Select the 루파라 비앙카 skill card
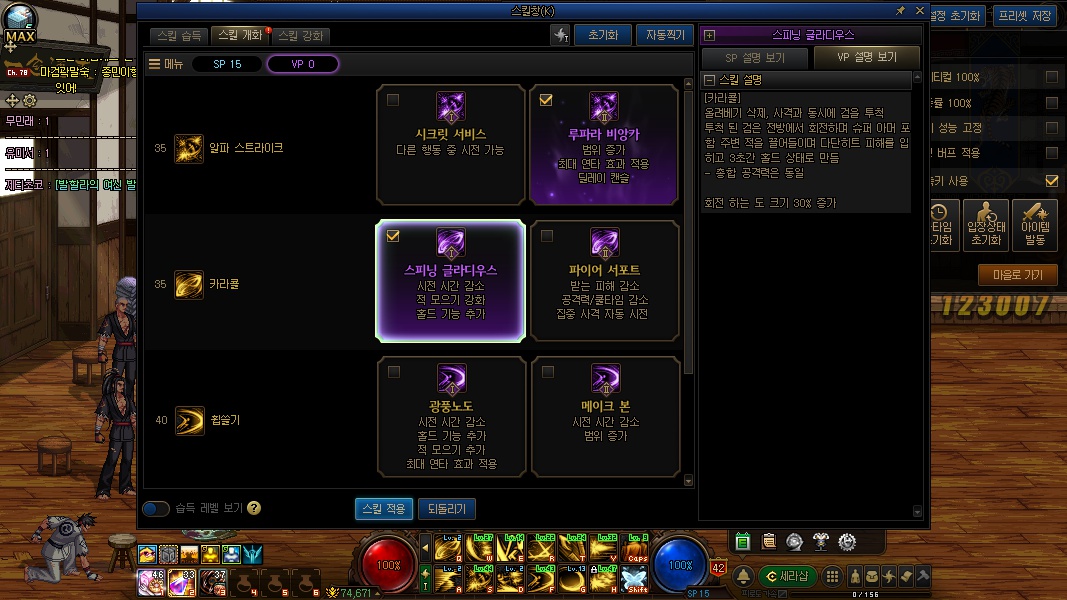The image size is (1067, 600). tap(603, 145)
